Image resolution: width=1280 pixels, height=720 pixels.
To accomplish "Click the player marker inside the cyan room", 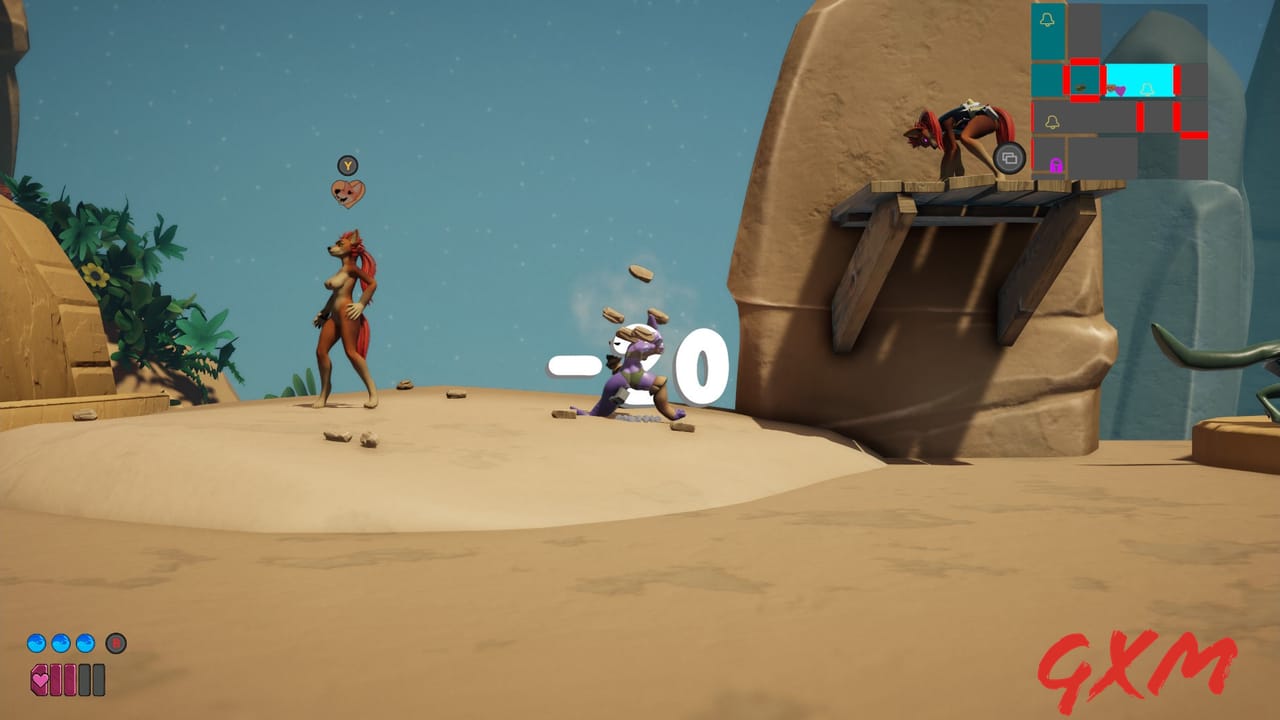I will (x=1110, y=88).
